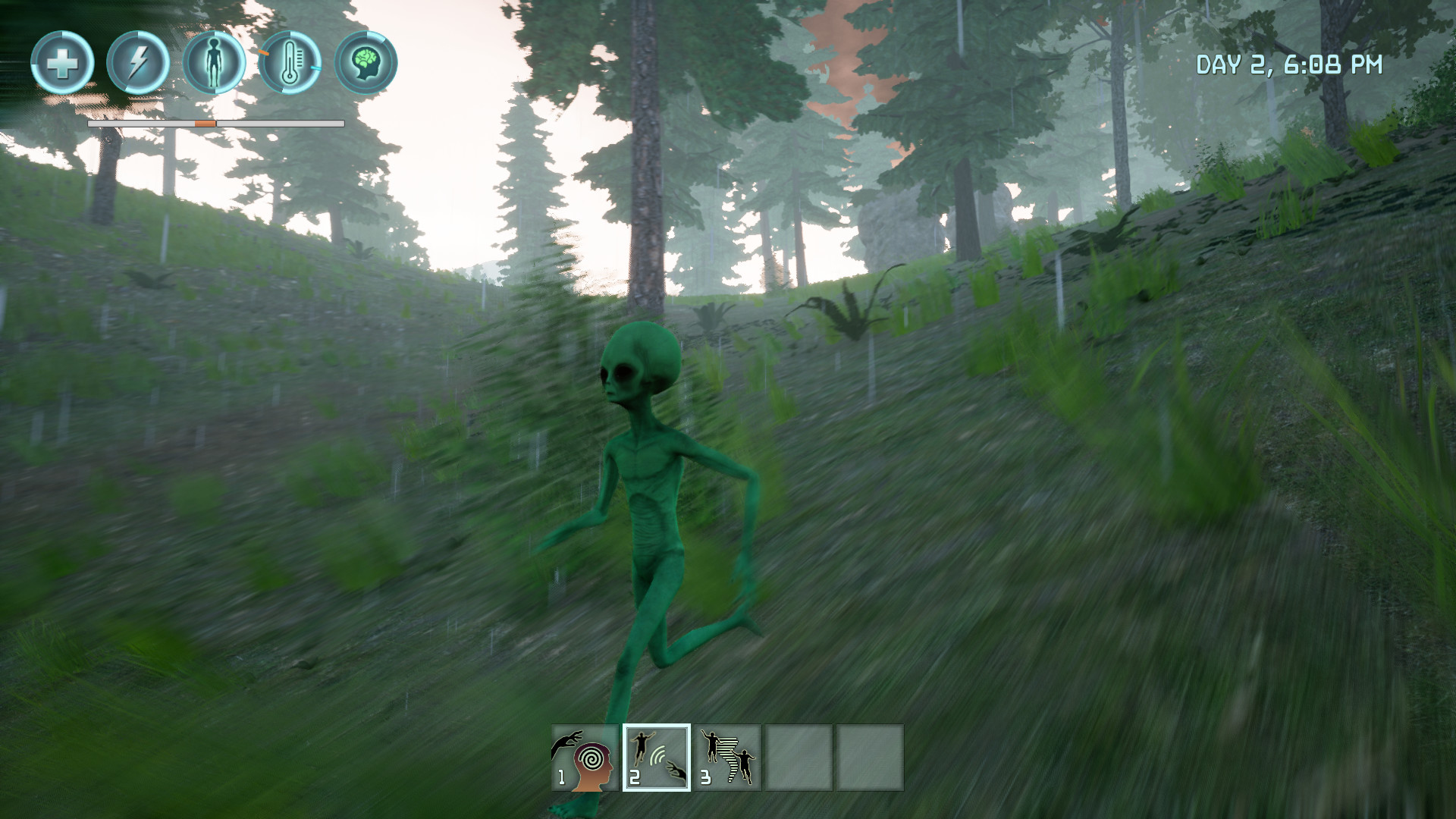Open the brain status ring for details
1456x819 pixels.
point(368,63)
